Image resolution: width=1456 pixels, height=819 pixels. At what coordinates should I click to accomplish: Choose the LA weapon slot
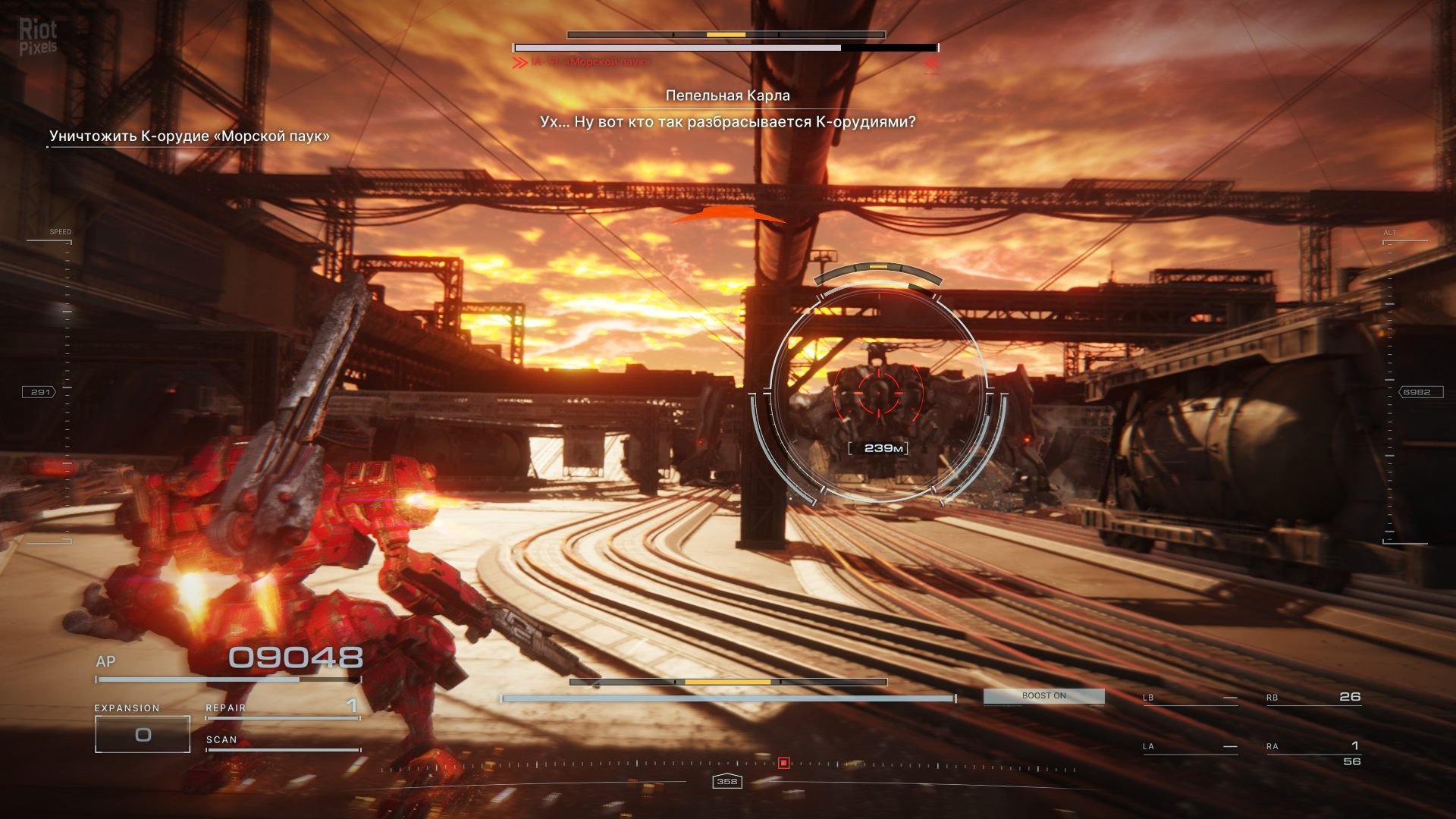tap(1190, 747)
